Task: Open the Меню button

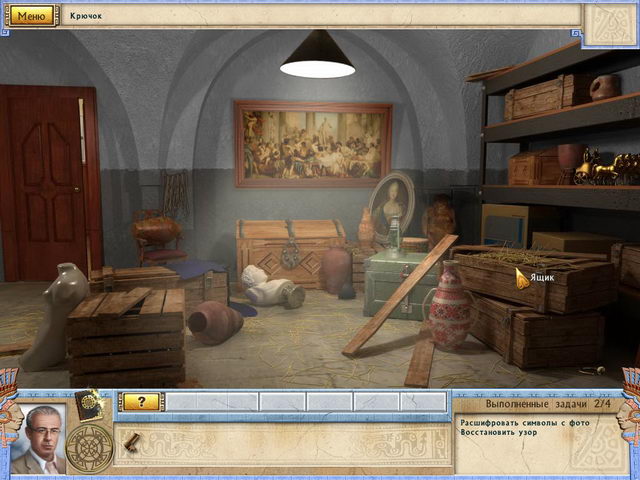Action: click(x=31, y=16)
